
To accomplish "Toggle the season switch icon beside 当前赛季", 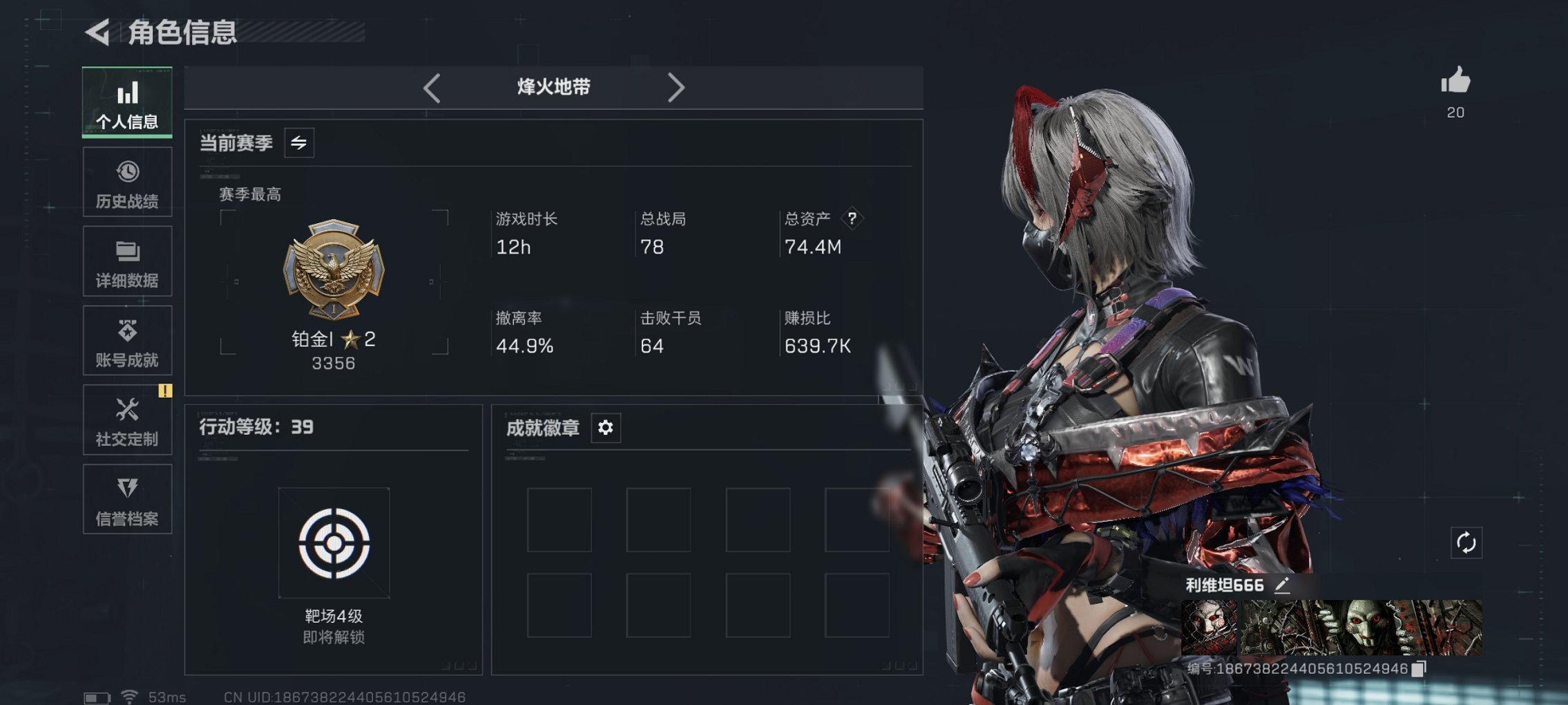I will (x=298, y=143).
